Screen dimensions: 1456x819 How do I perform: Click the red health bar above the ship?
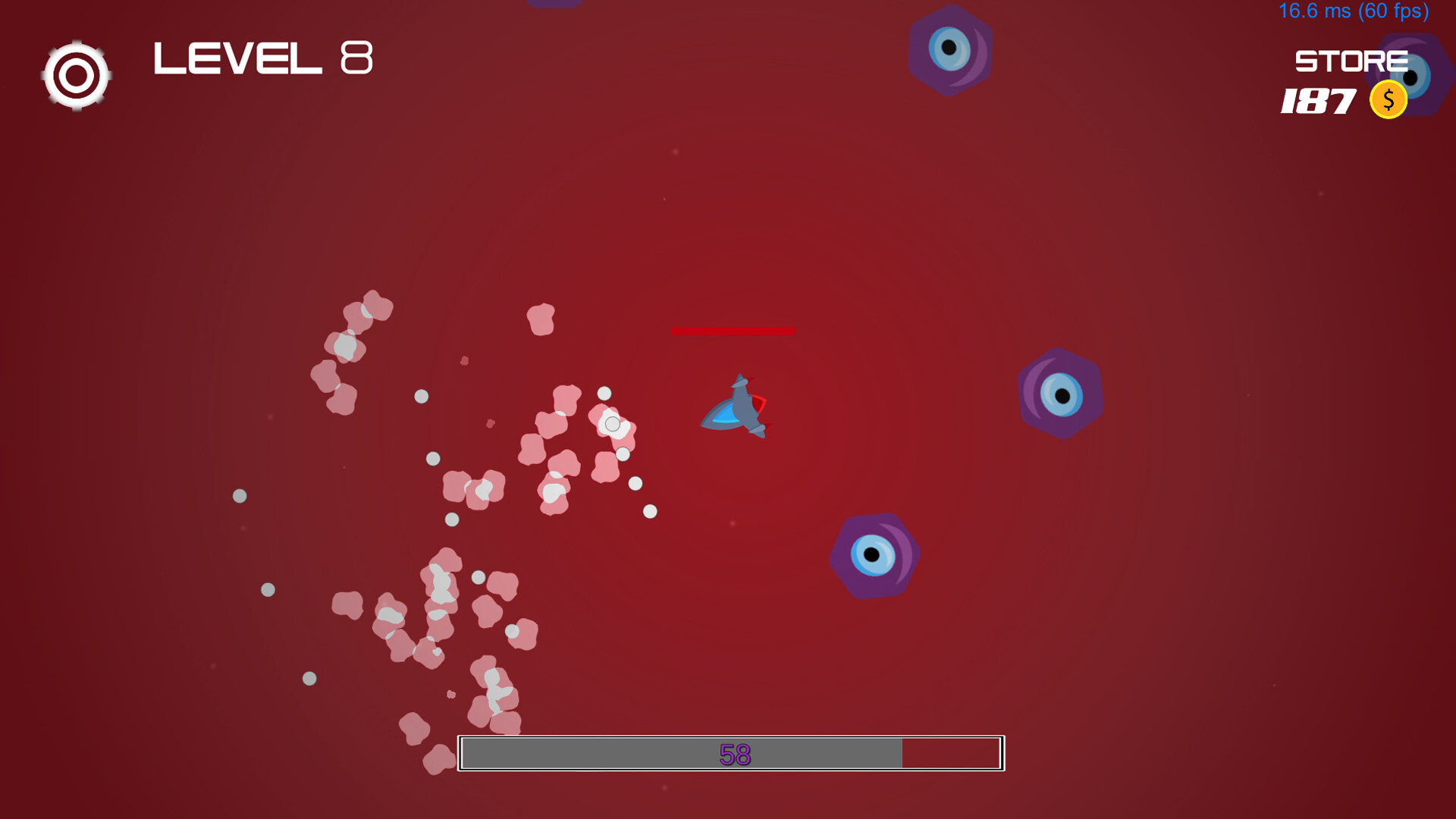click(x=733, y=330)
